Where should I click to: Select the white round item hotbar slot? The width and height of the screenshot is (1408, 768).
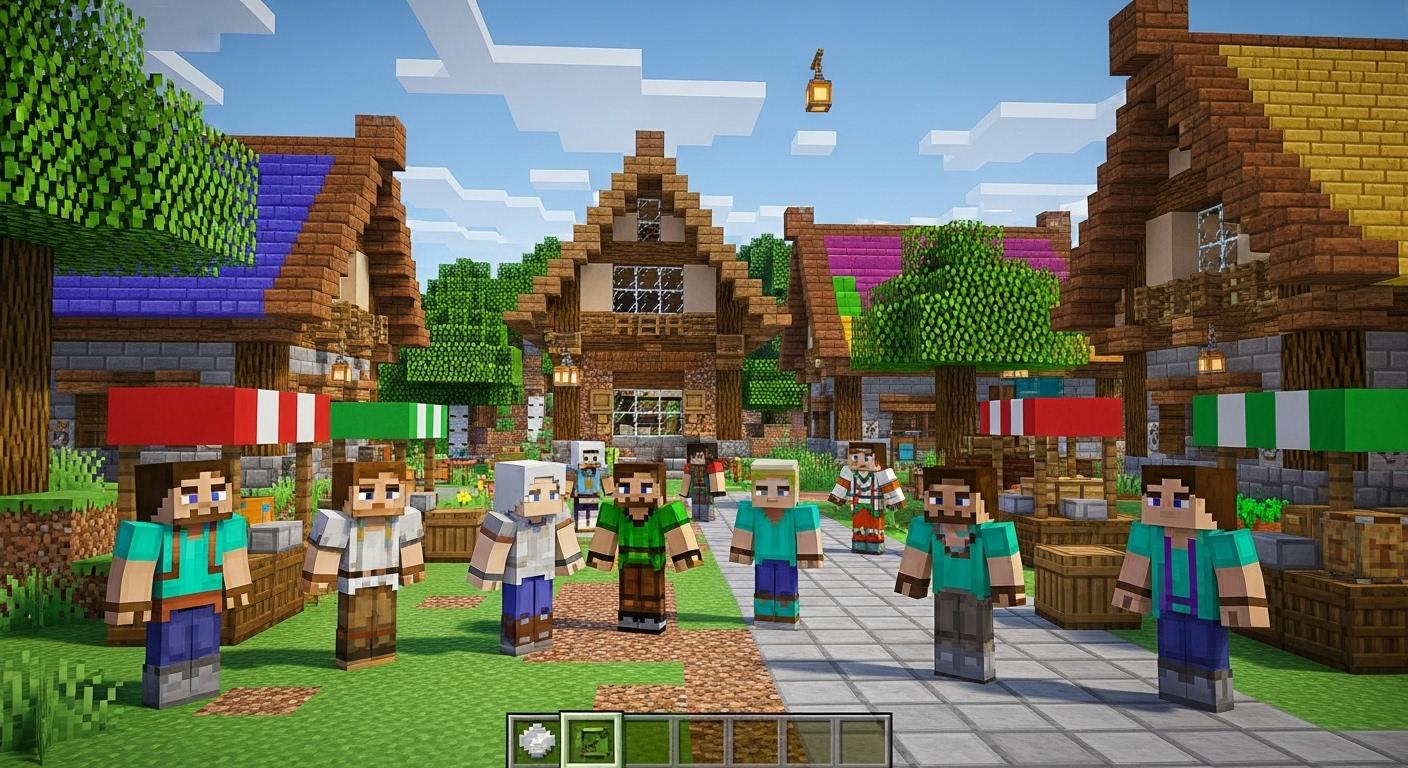[536, 741]
